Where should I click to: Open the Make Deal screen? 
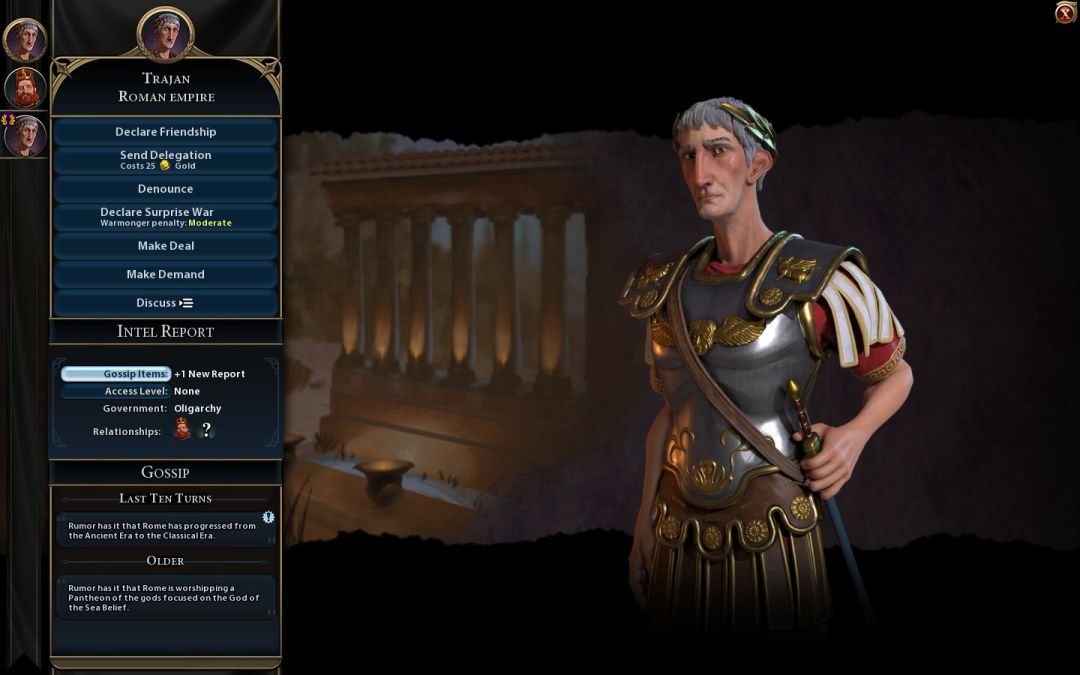coord(165,246)
